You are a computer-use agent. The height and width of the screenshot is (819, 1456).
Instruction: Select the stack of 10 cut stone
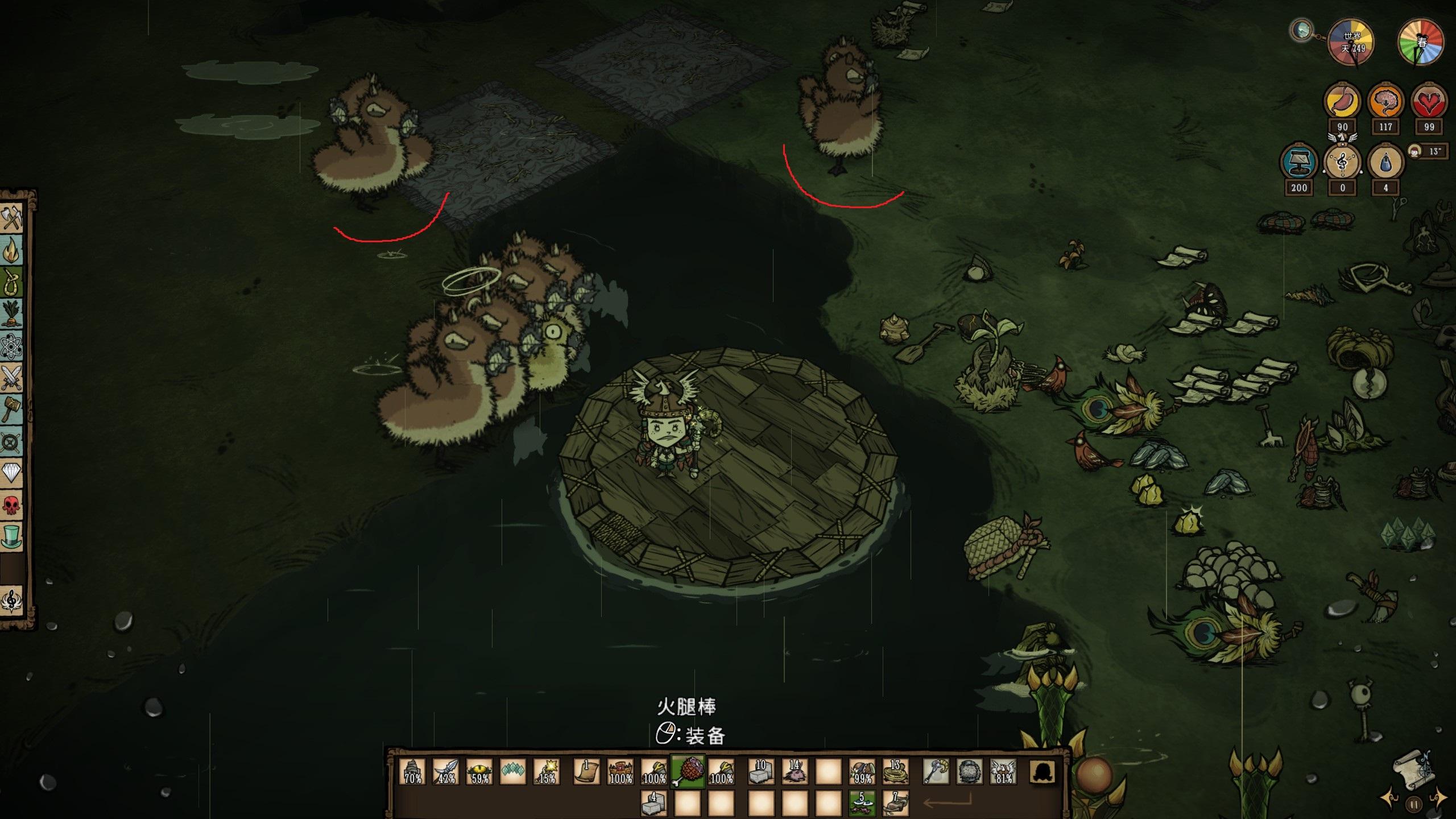761,772
